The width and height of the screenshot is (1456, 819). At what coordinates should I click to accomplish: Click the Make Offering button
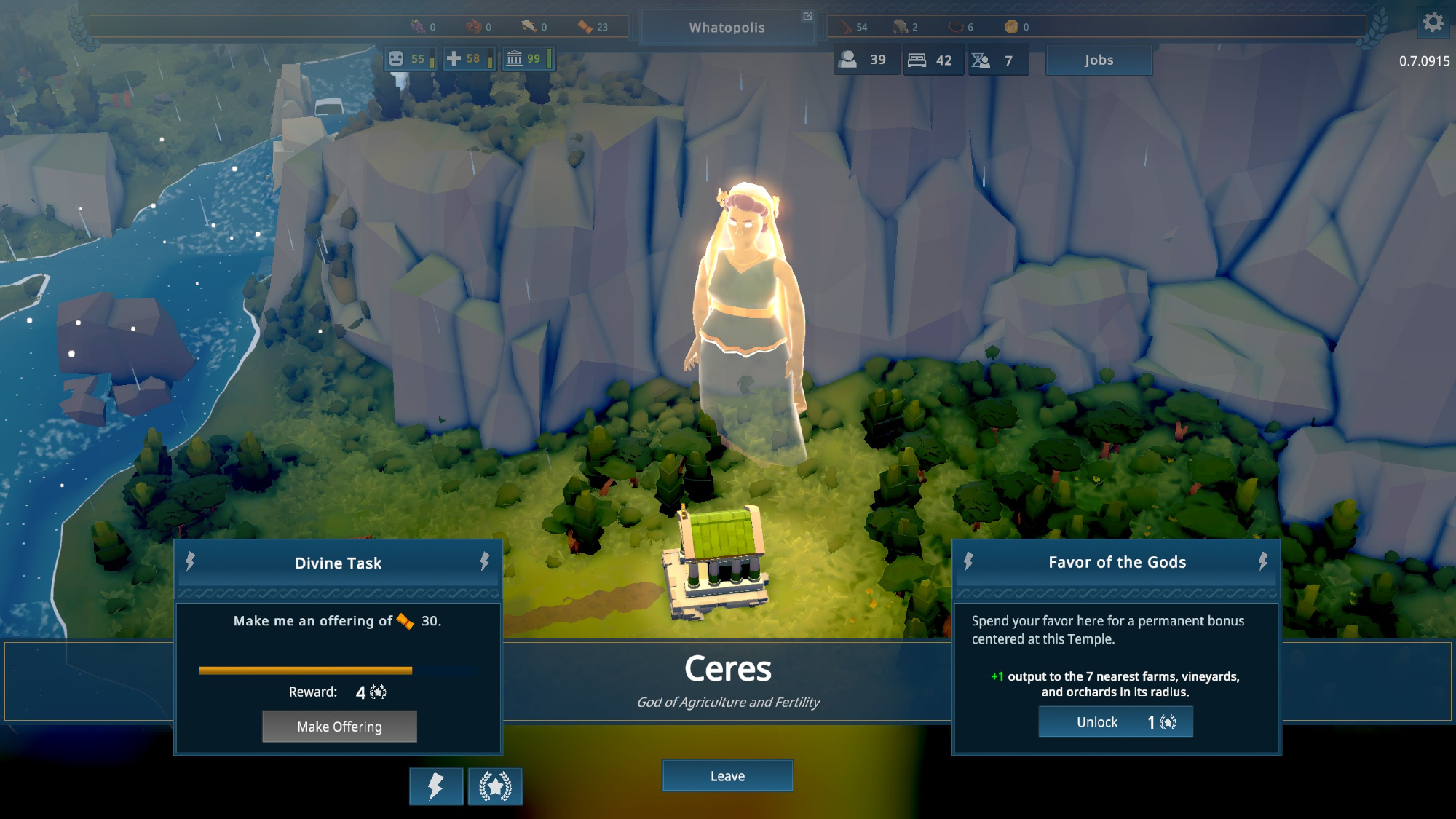point(339,727)
